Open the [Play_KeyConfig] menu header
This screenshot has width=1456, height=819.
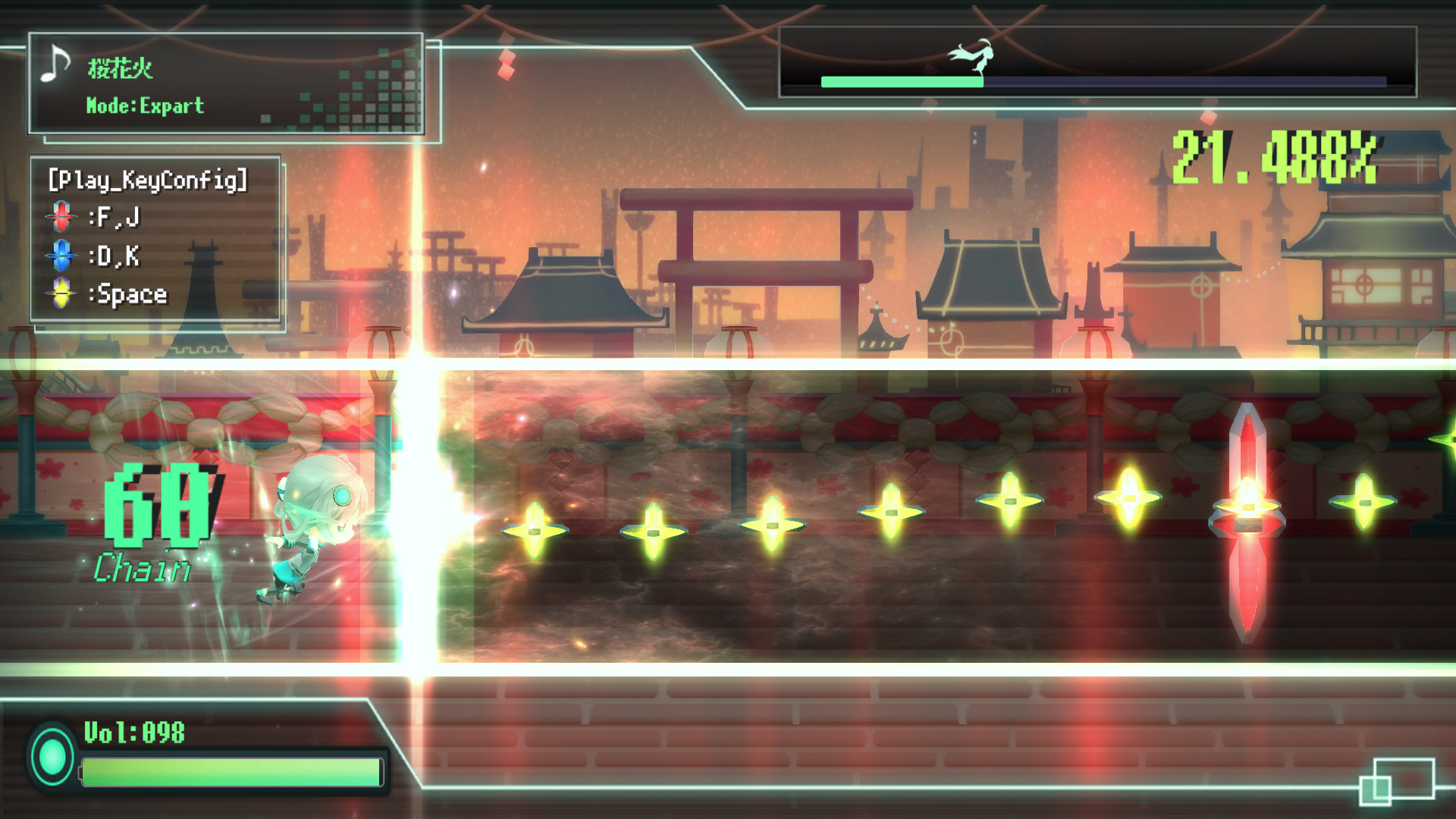pos(148,180)
